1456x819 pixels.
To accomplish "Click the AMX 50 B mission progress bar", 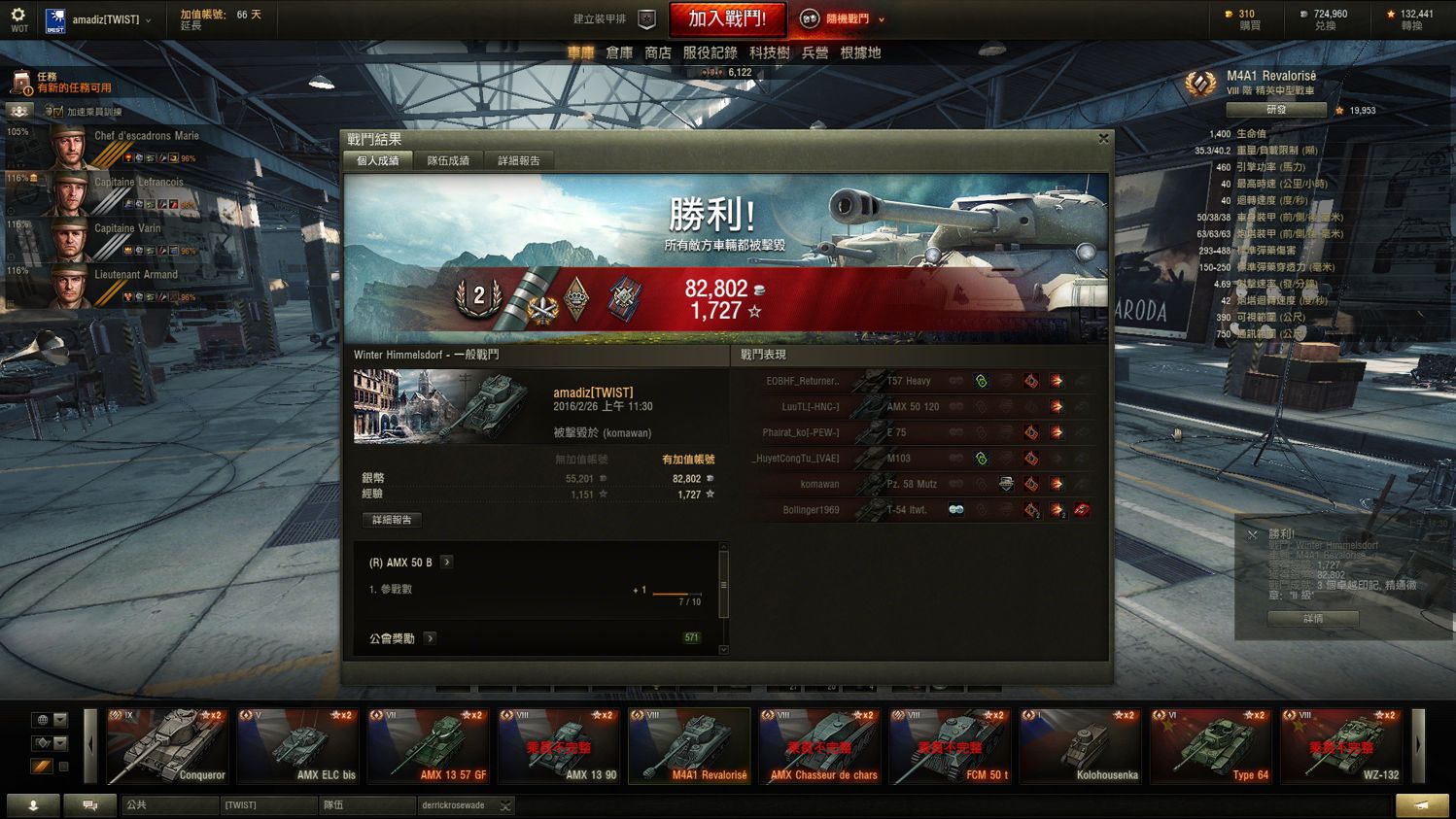I will click(677, 595).
